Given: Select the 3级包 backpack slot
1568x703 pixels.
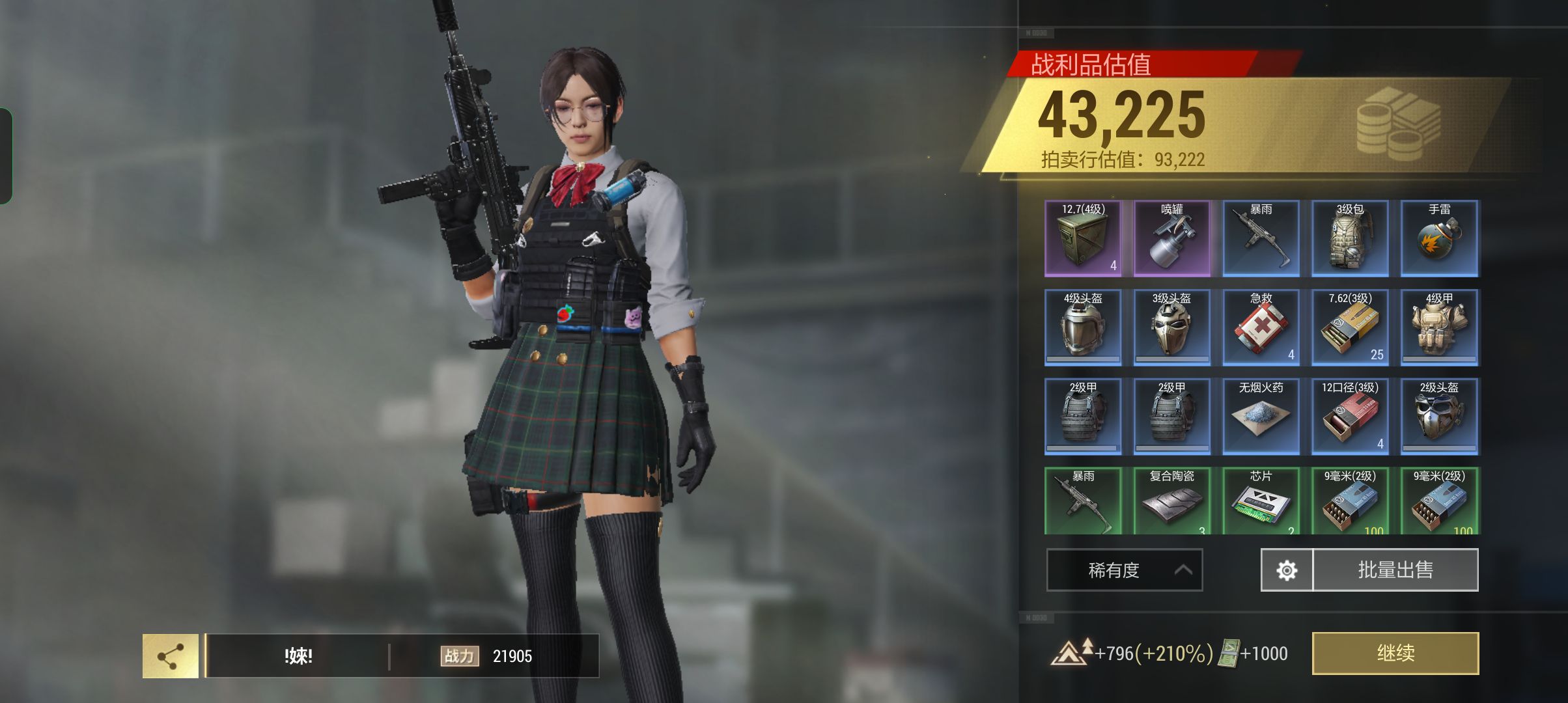Looking at the screenshot, I should (1350, 239).
